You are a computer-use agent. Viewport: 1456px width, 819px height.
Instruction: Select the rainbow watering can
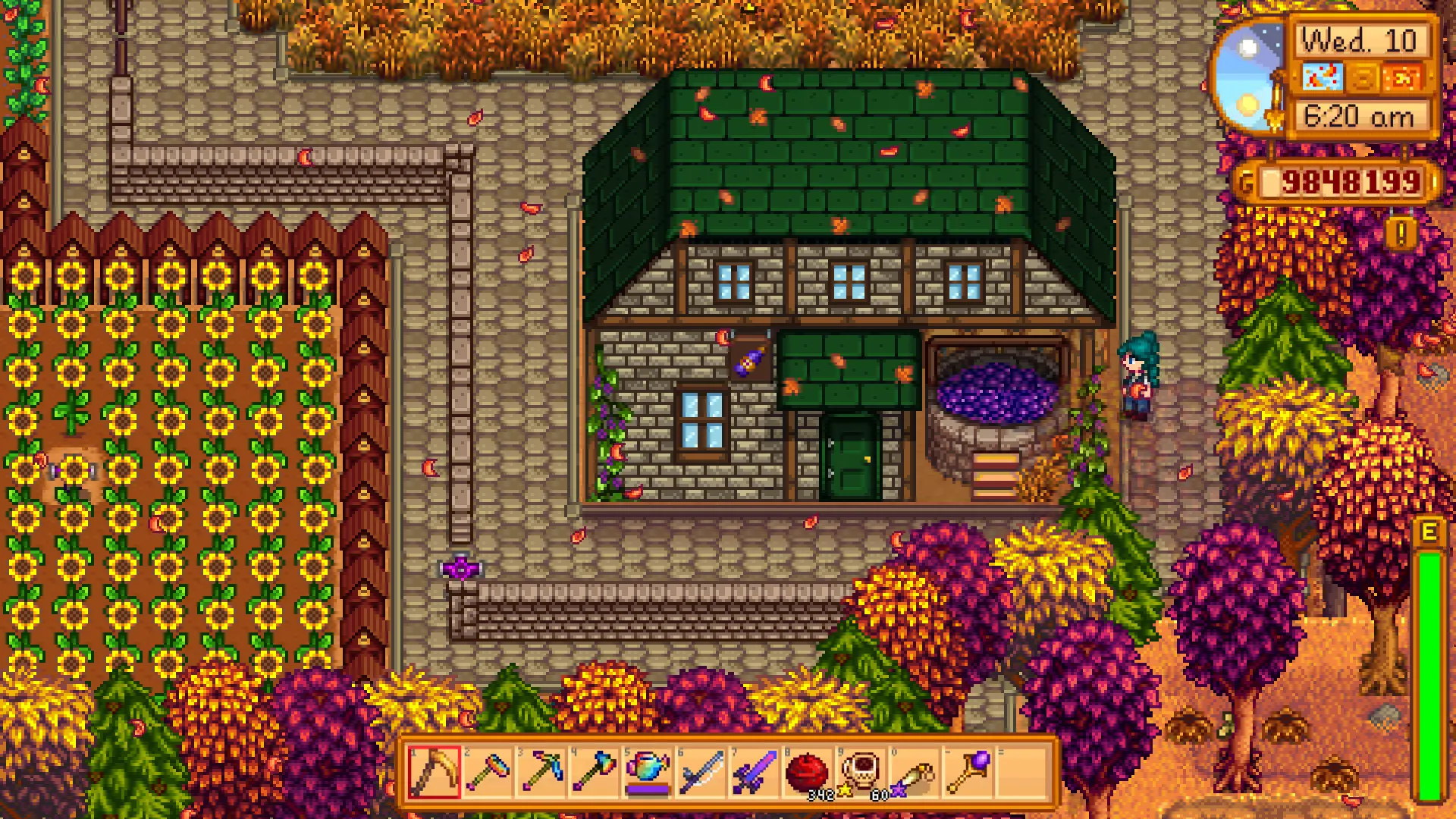click(648, 773)
